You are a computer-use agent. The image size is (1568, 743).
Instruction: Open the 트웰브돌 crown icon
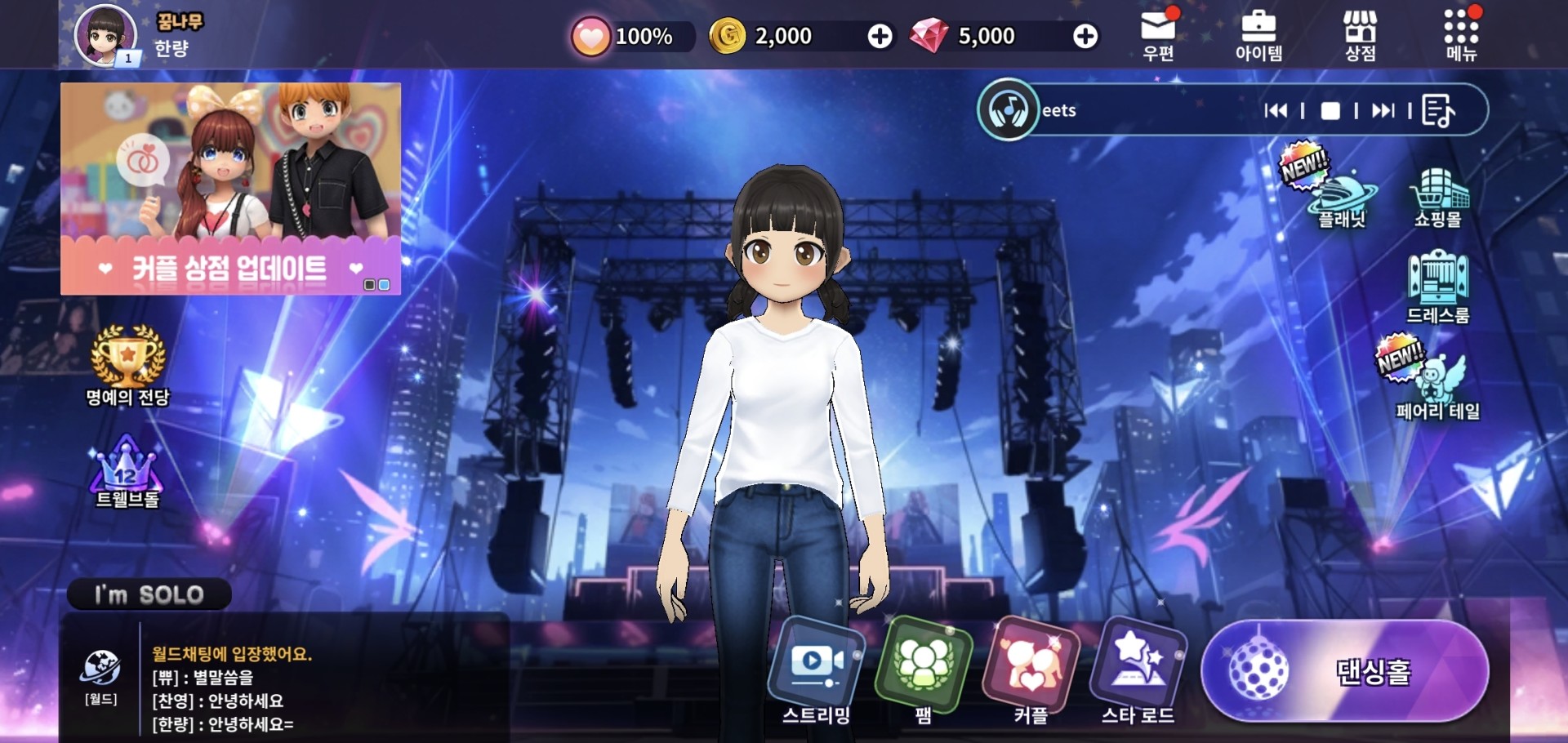(x=127, y=471)
